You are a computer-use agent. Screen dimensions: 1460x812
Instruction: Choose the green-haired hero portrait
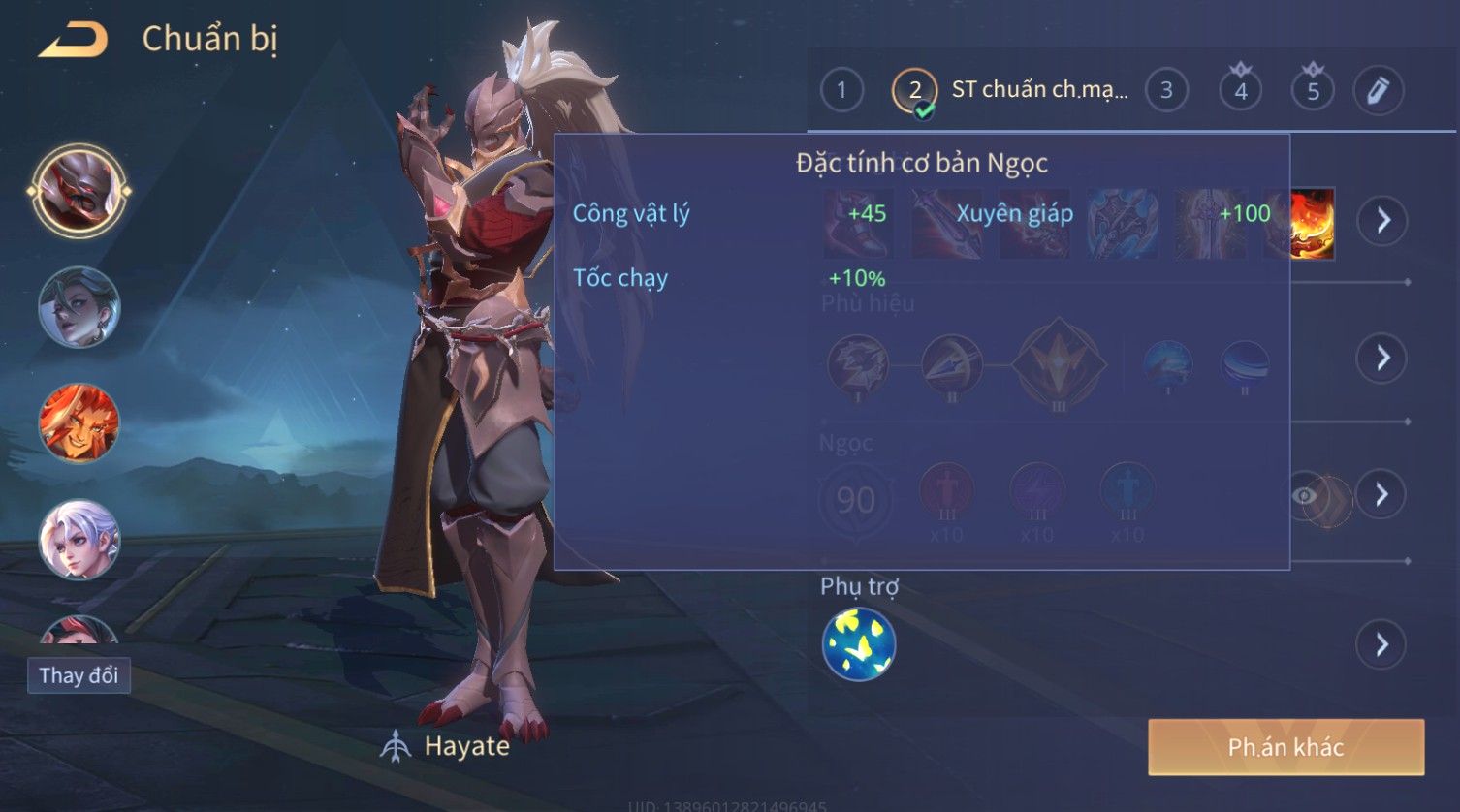[x=79, y=307]
